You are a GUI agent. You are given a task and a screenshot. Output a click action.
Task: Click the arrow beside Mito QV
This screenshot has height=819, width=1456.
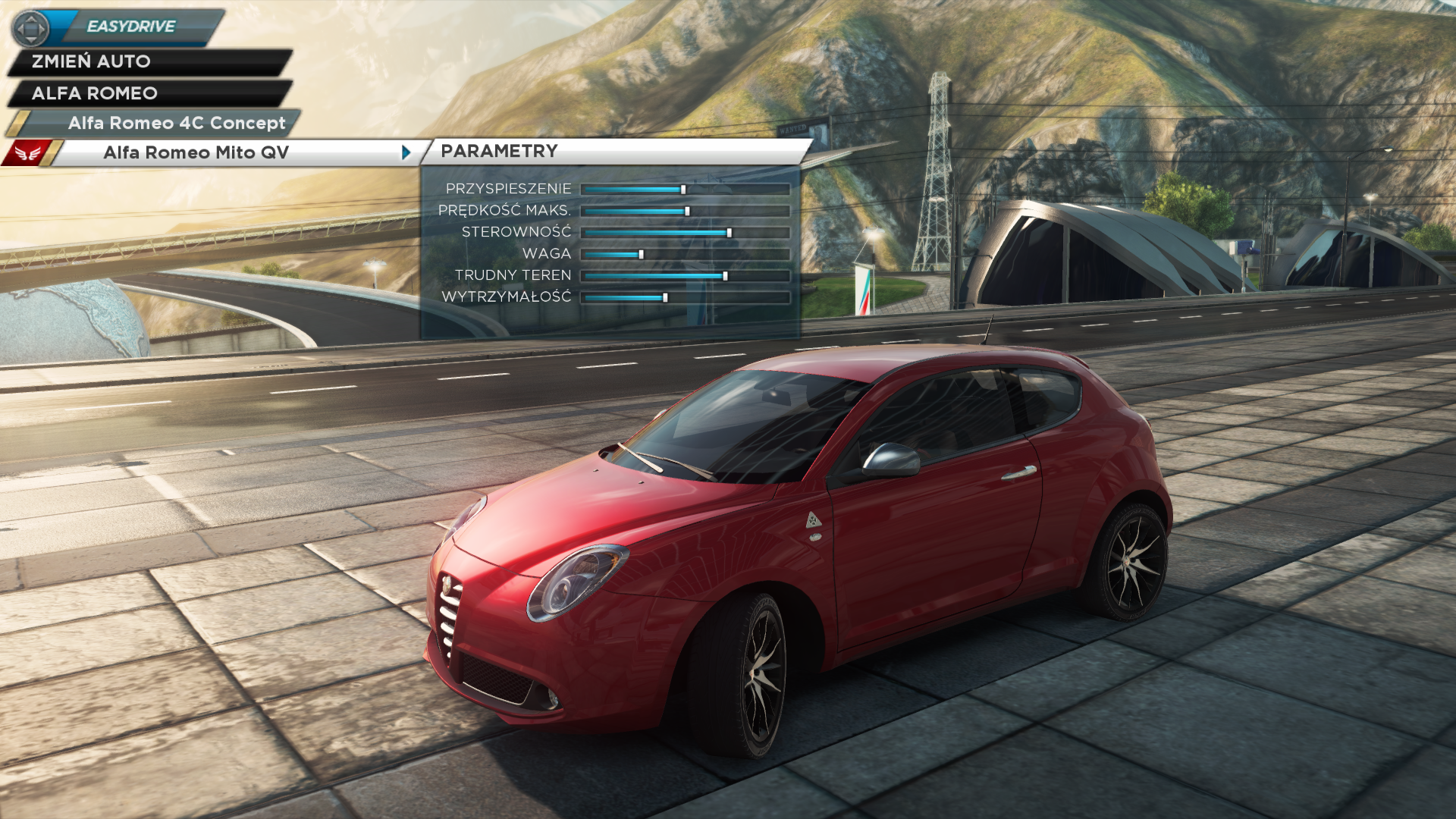pos(406,152)
